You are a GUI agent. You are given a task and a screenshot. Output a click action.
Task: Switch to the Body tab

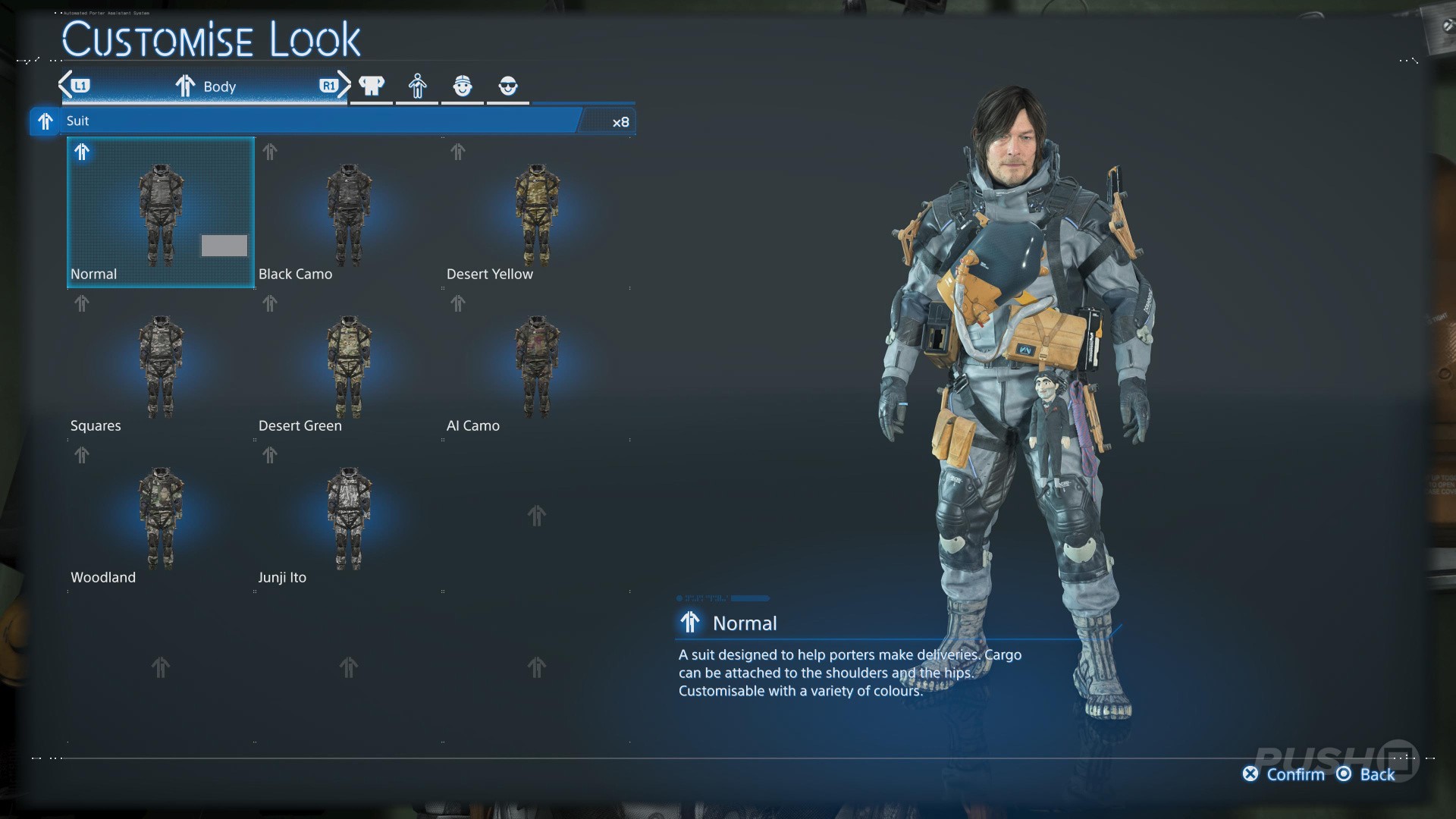coord(206,86)
